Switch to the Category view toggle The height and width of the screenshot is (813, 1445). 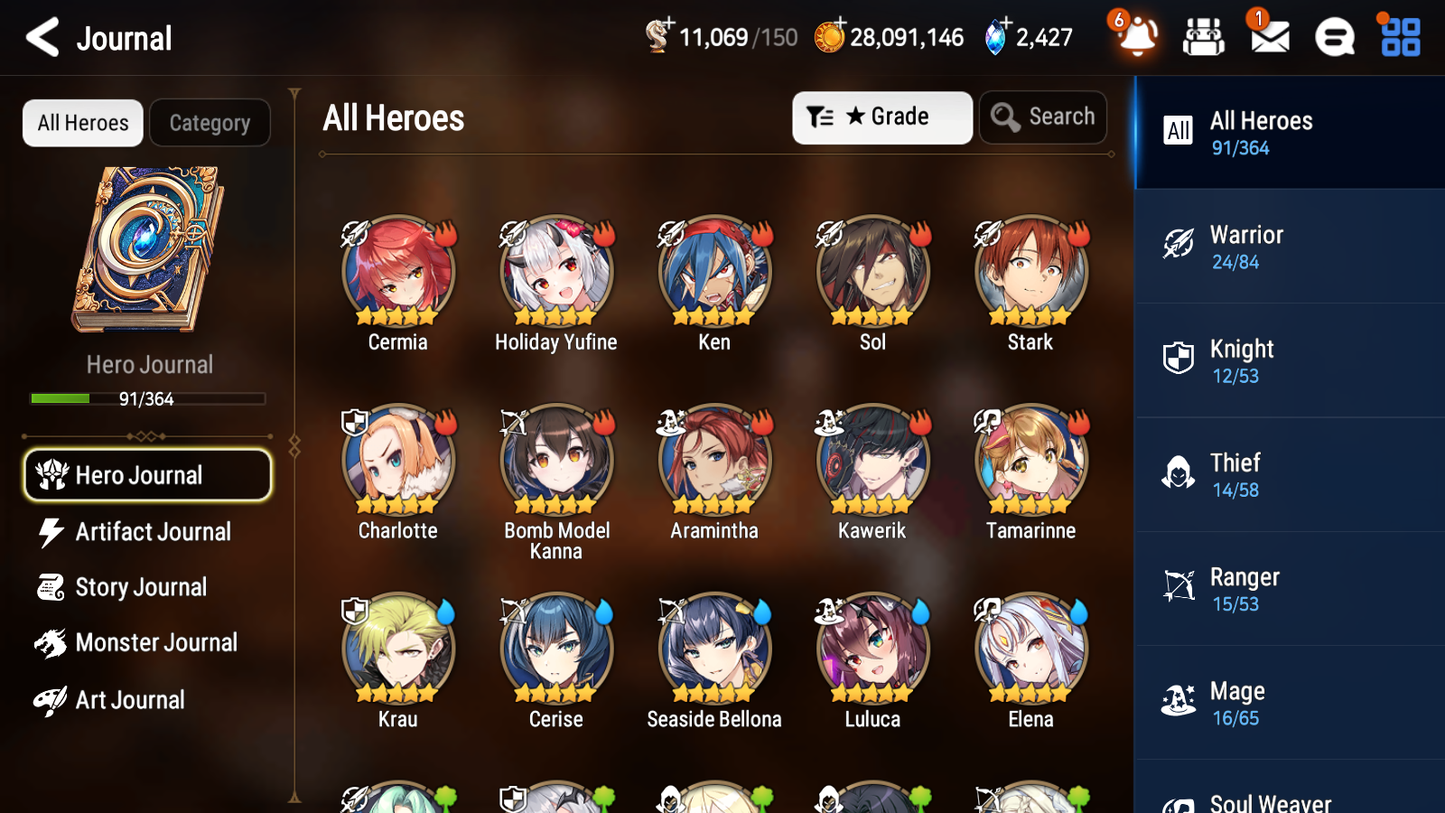(210, 122)
